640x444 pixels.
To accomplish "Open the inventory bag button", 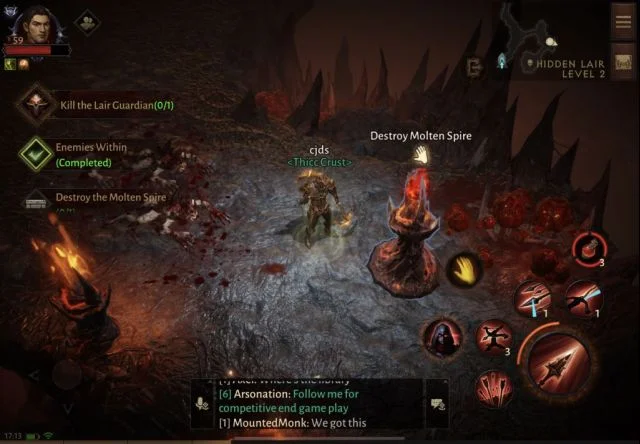I will (x=624, y=61).
